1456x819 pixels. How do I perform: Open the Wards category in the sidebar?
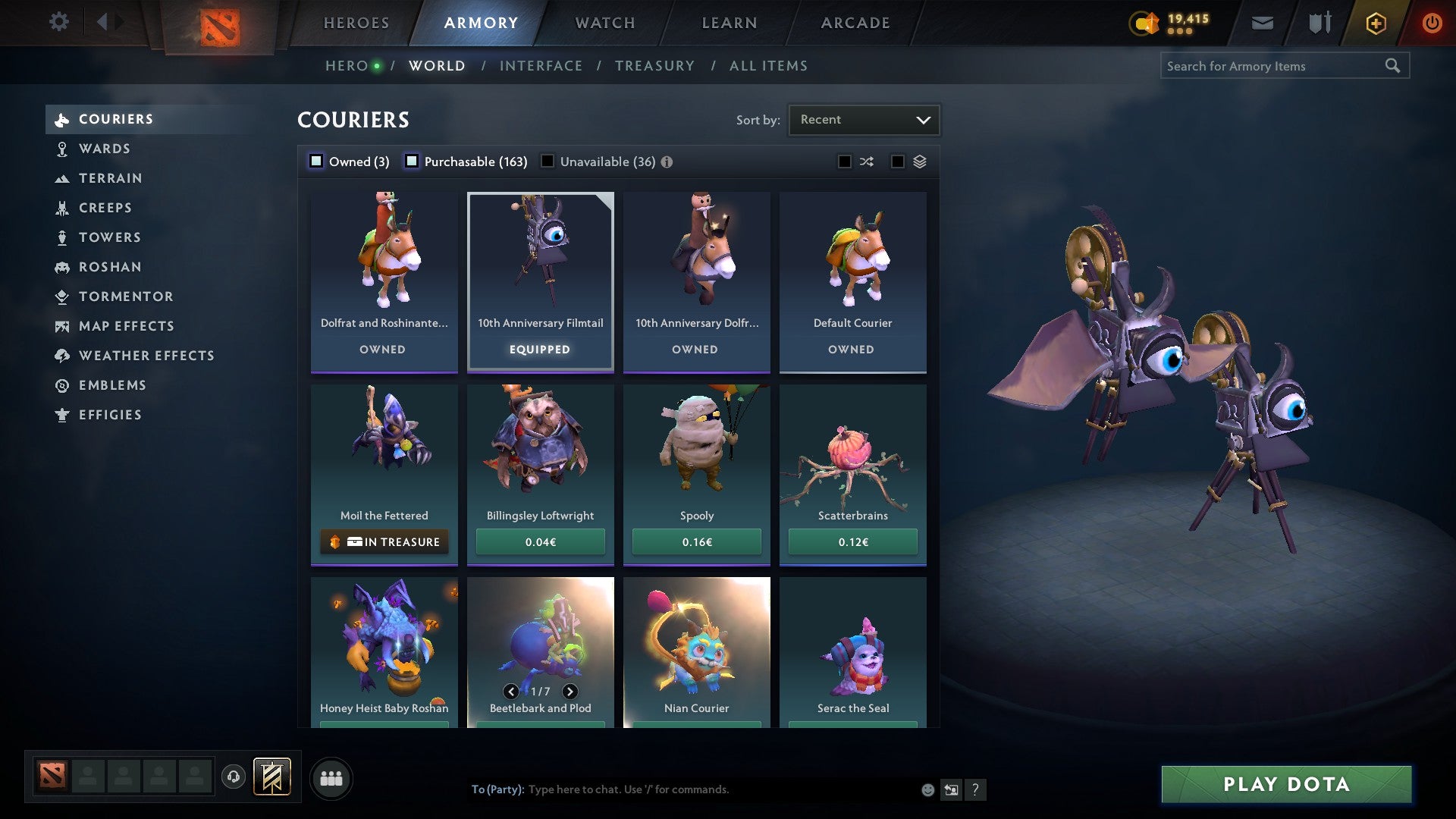tap(104, 149)
